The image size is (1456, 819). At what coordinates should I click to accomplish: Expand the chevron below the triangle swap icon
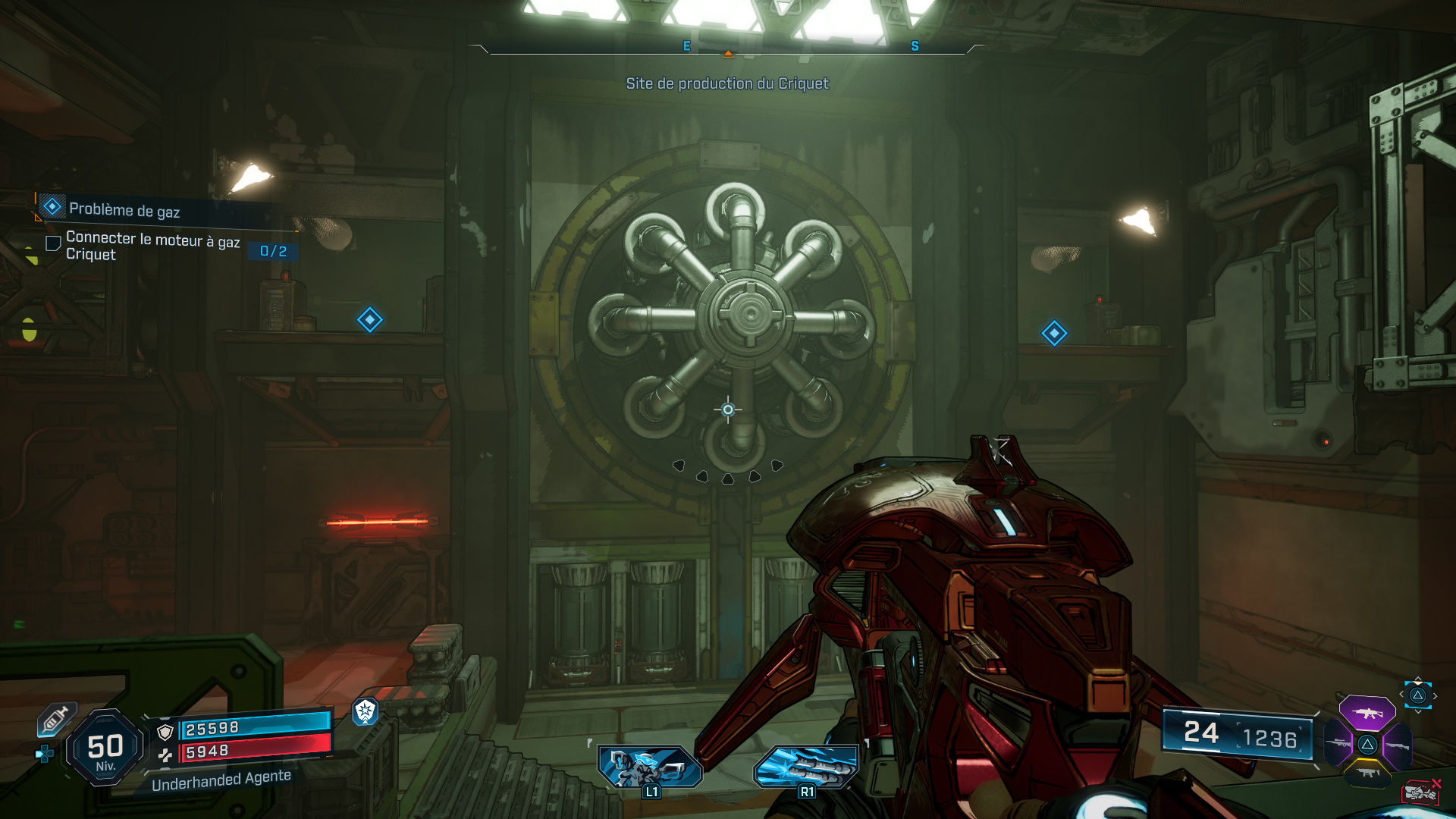[x=1418, y=711]
